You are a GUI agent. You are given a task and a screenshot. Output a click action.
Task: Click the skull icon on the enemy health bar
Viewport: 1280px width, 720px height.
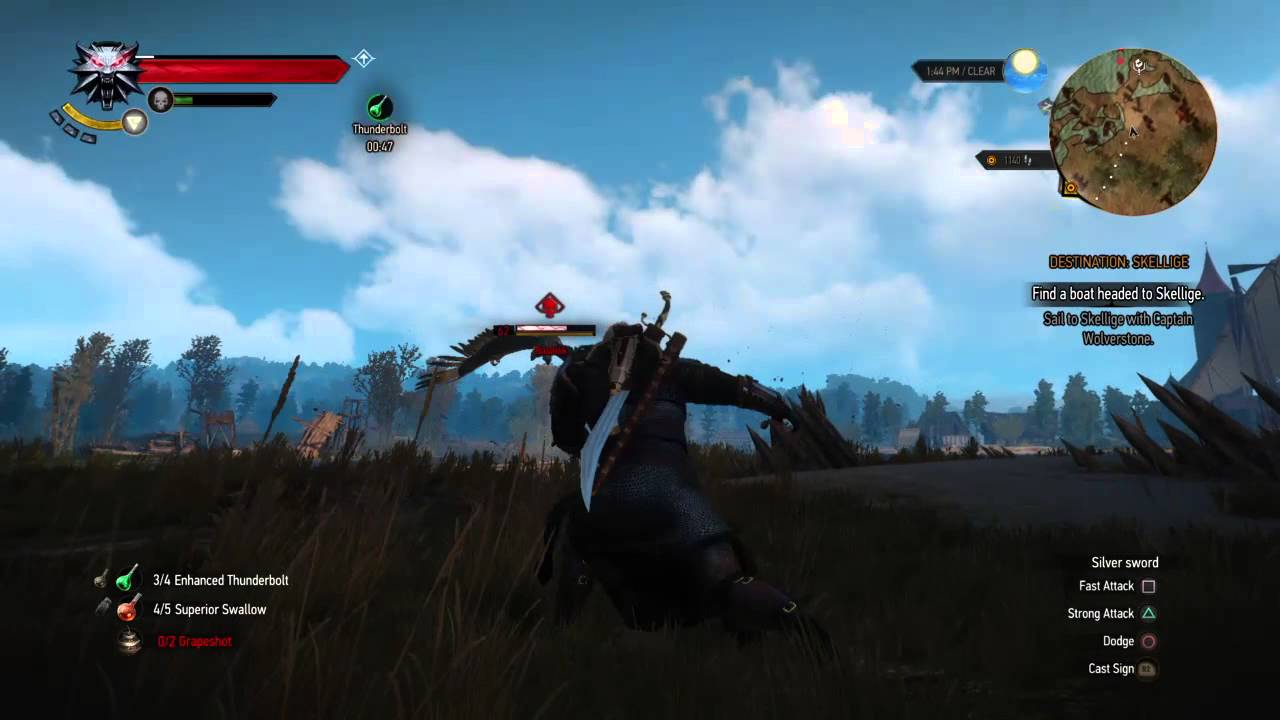[161, 100]
